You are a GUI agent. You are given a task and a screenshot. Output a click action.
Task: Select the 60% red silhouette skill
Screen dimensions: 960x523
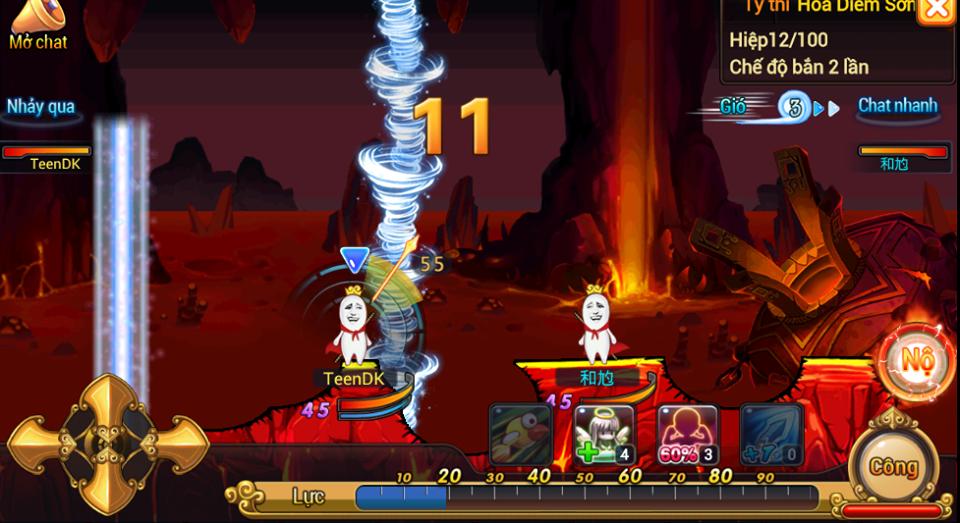(x=688, y=435)
